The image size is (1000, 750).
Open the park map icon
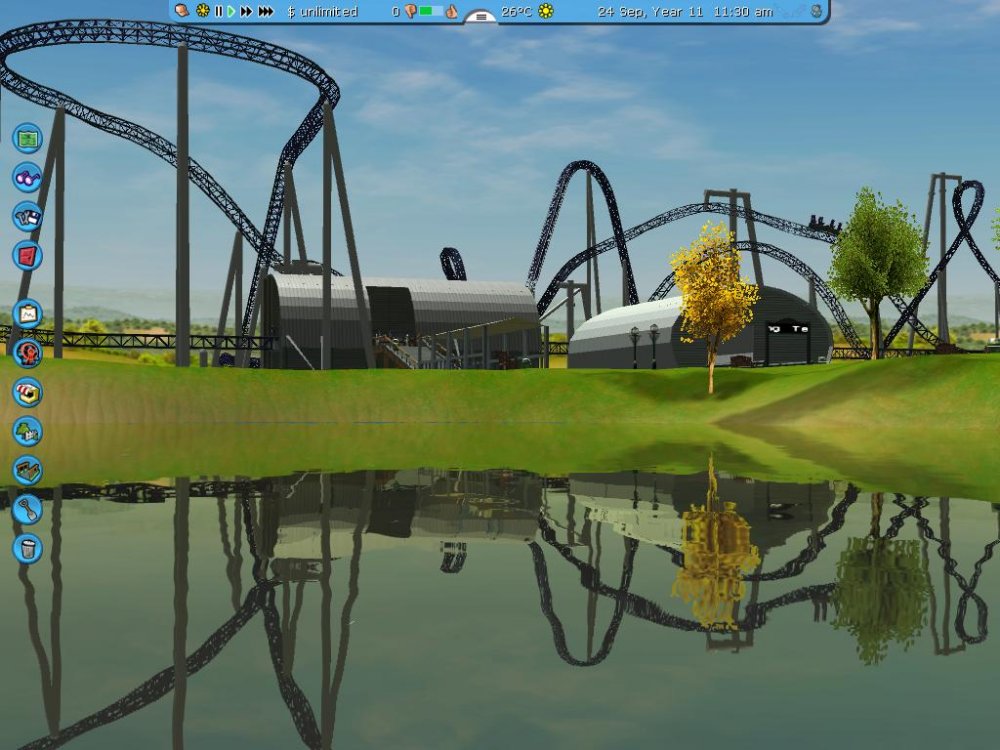point(27,137)
